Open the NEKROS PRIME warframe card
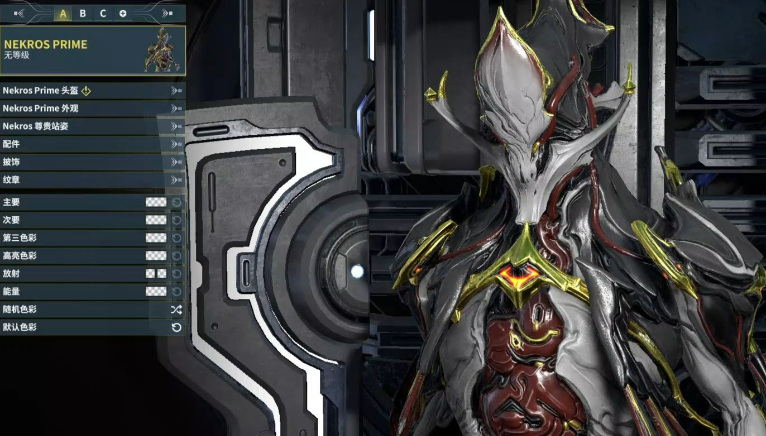This screenshot has width=766, height=436. click(x=93, y=50)
